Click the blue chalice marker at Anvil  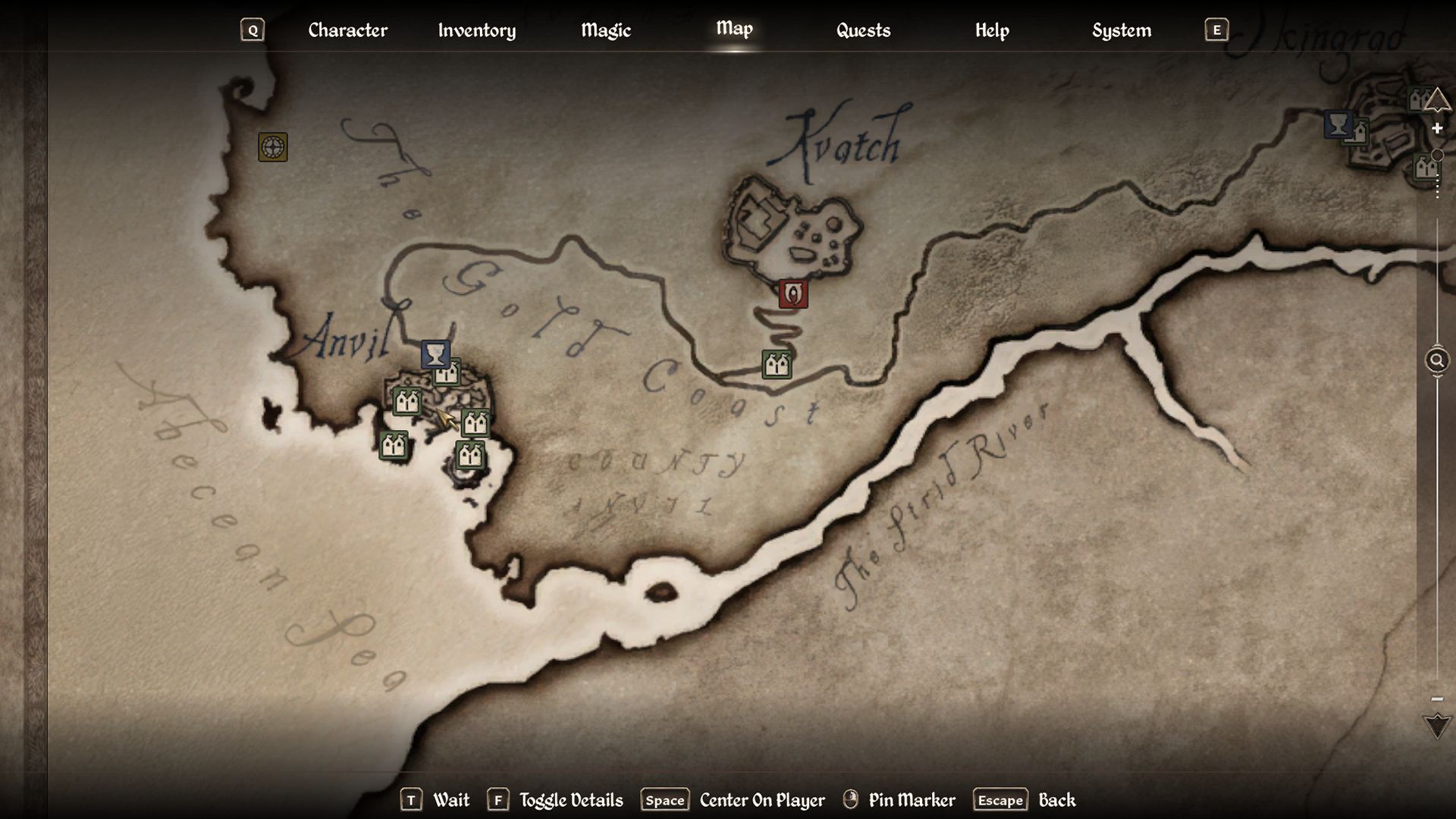click(435, 354)
